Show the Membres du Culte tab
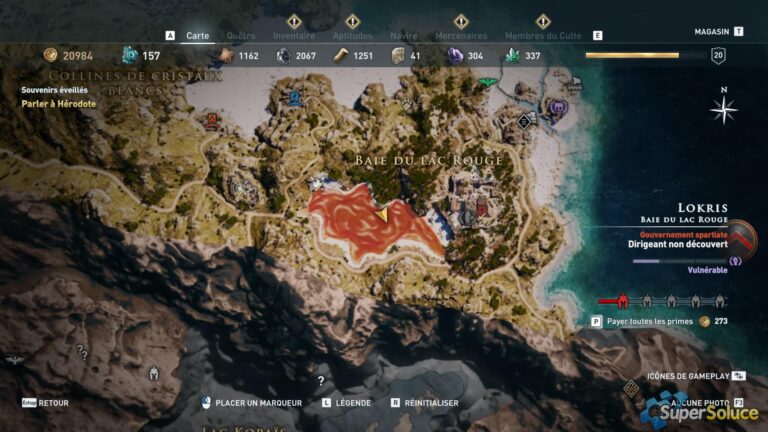Viewport: 768px width, 432px height. (543, 35)
